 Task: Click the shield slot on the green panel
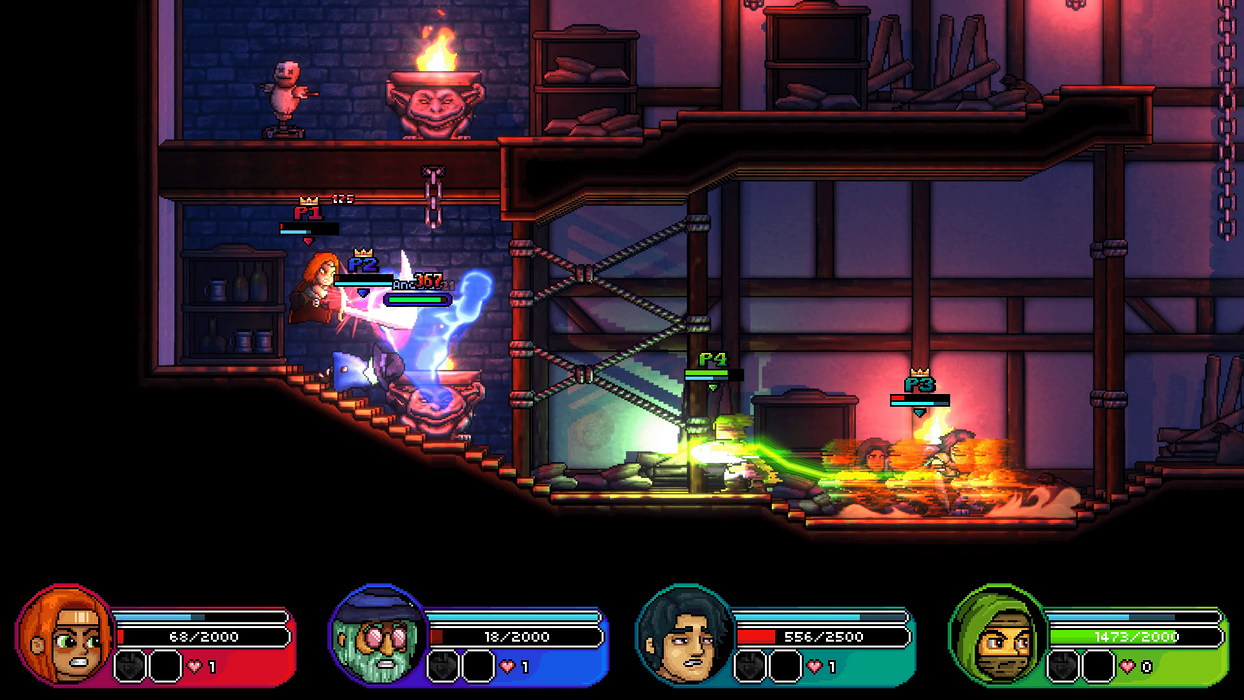click(1063, 666)
